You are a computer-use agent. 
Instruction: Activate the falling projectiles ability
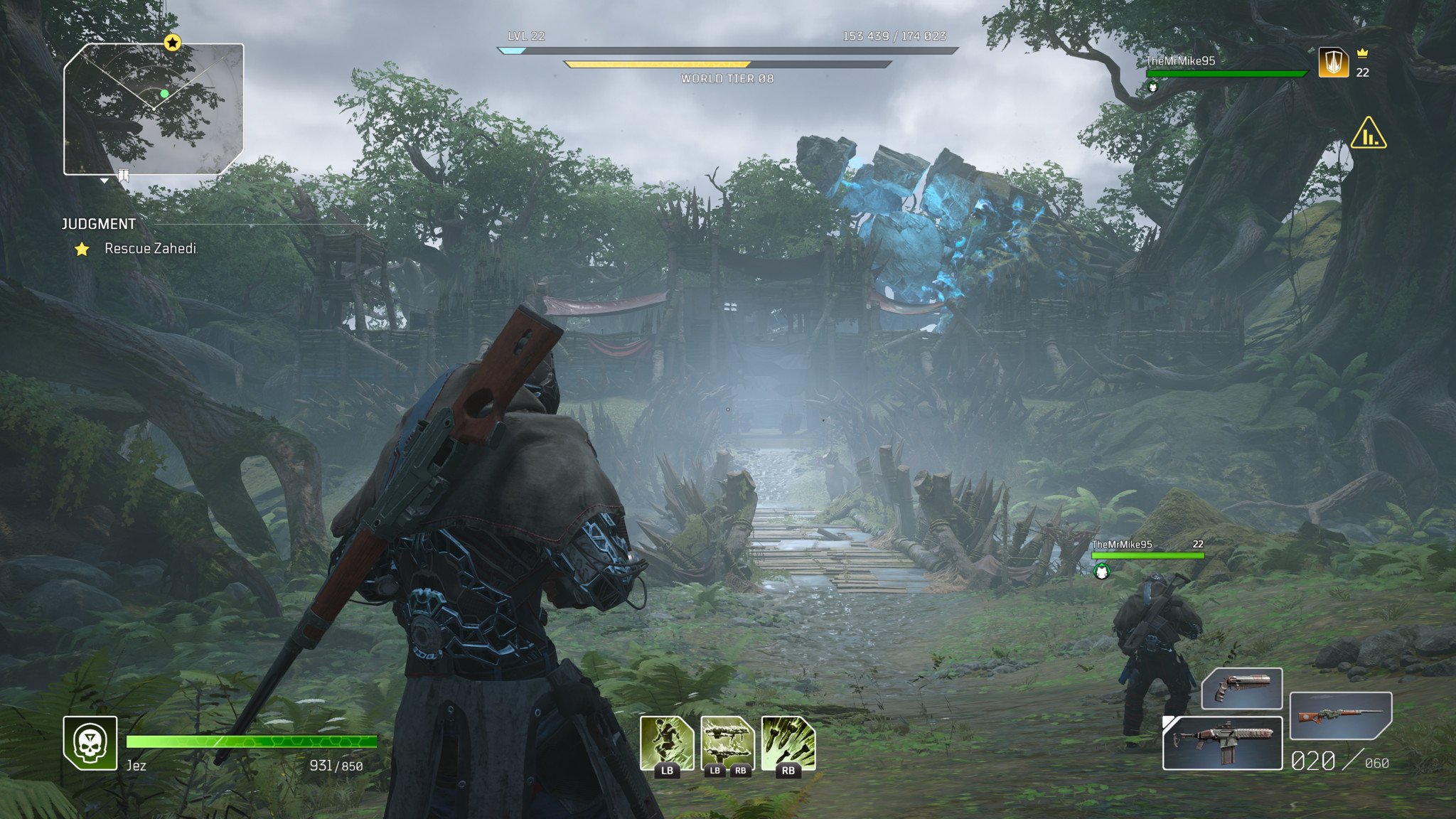click(x=788, y=742)
